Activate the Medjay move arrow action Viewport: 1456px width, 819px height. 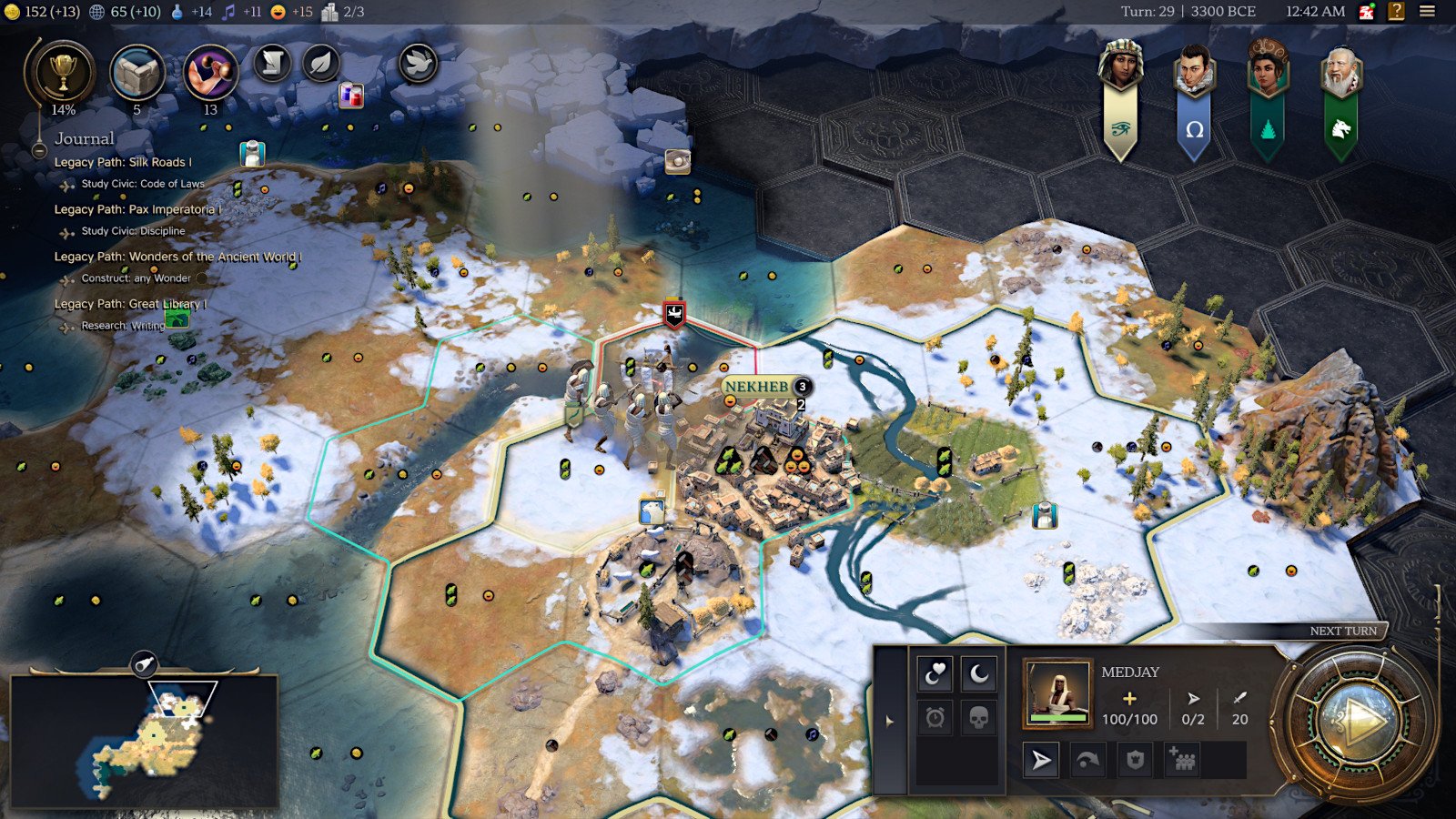[1041, 760]
